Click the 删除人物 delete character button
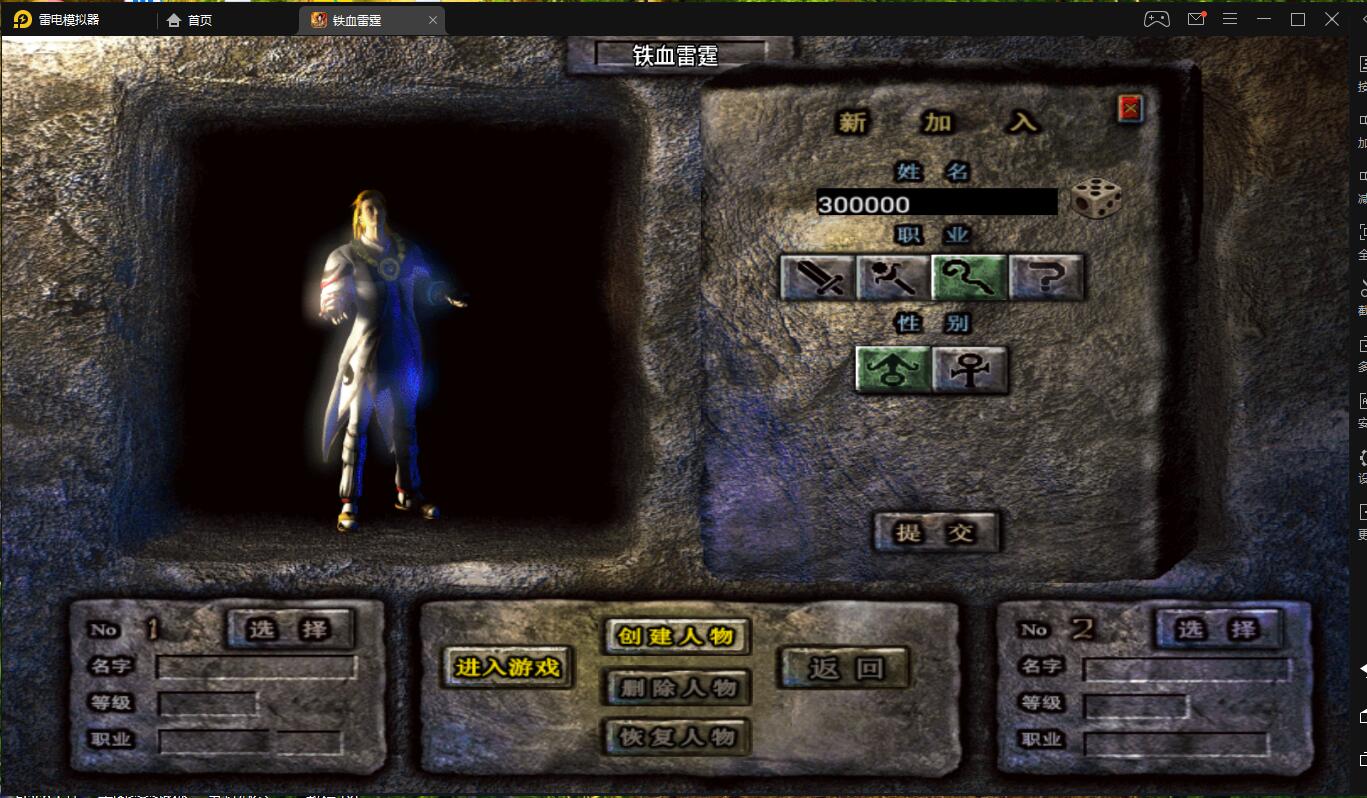 [676, 687]
